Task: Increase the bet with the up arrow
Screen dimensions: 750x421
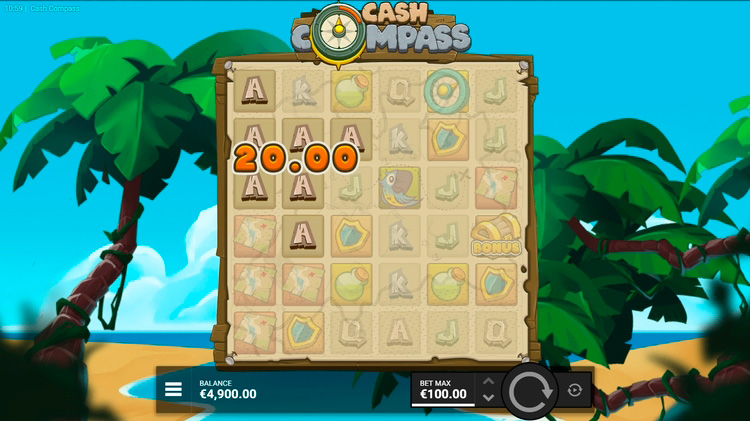Action: 488,381
